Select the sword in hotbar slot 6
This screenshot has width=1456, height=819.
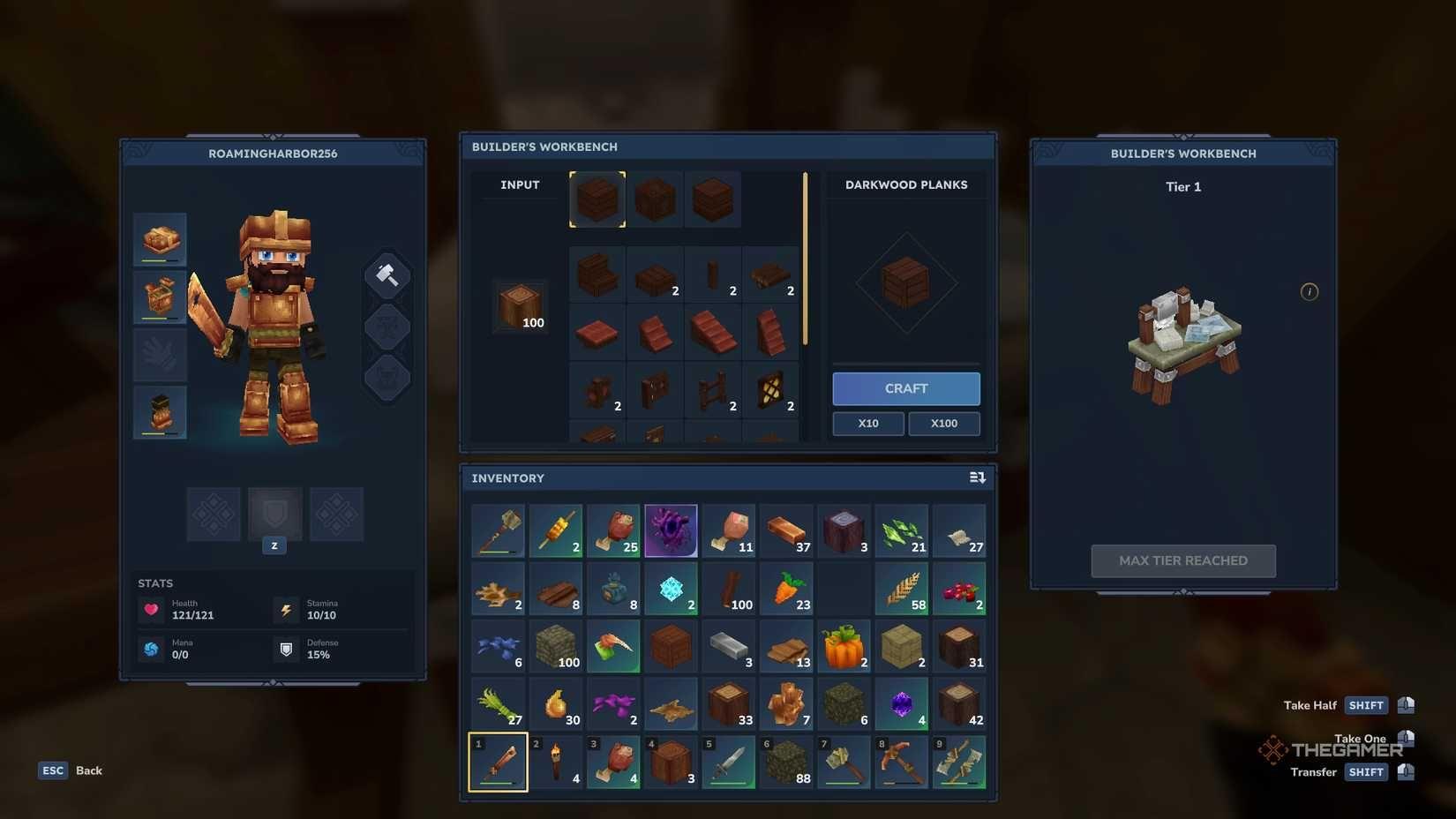click(728, 761)
